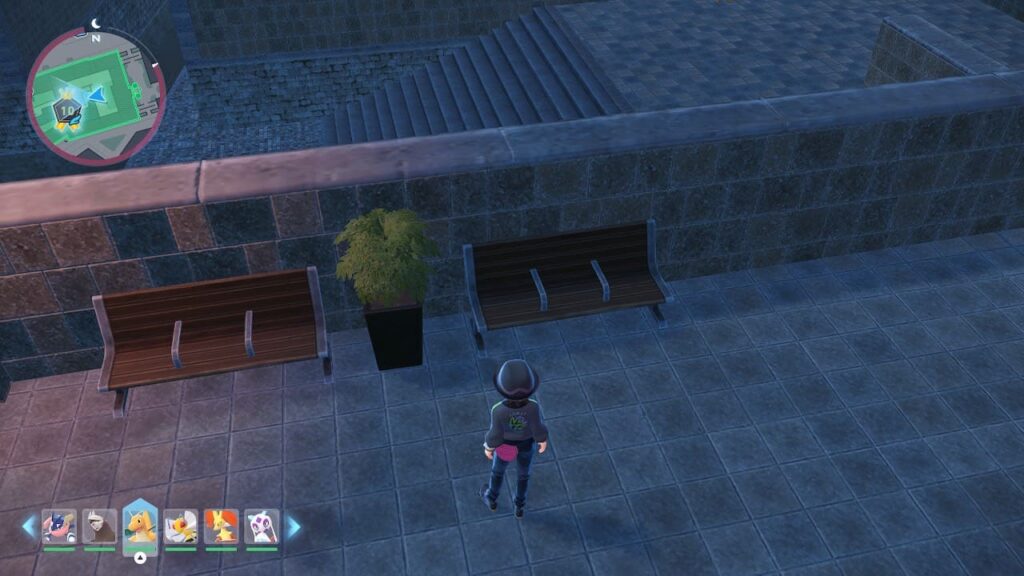The width and height of the screenshot is (1024, 576).
Task: Select the white and pink Pokémon slot
Action: click(x=262, y=526)
